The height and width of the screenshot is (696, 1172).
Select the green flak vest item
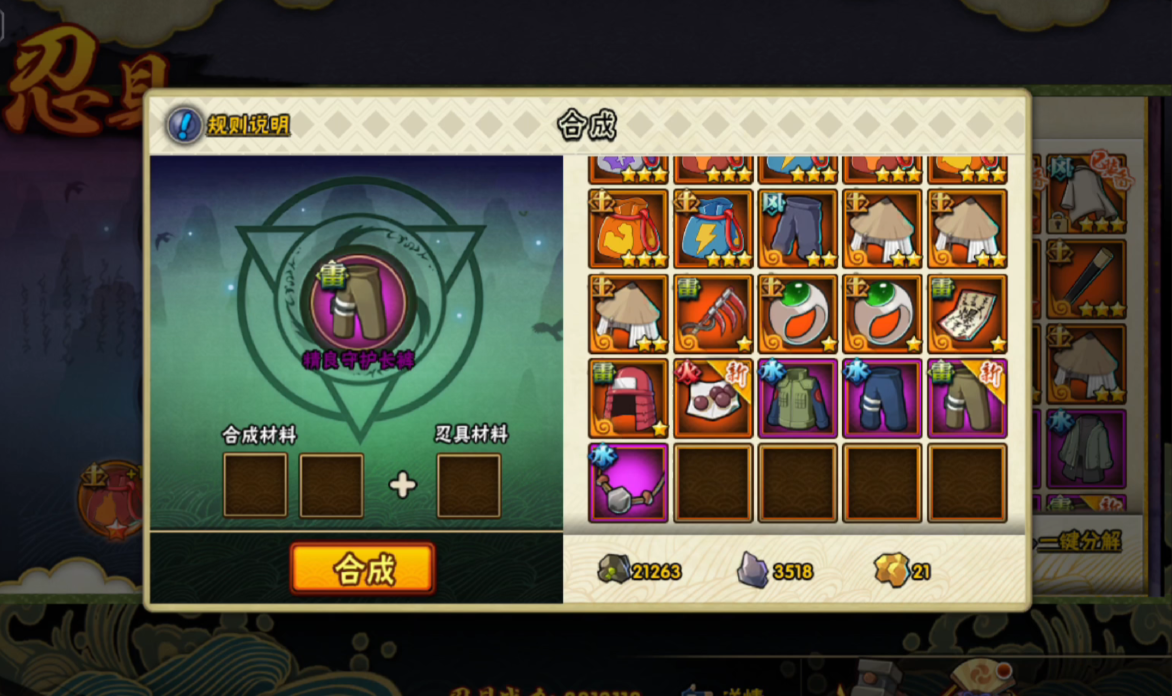(x=798, y=398)
